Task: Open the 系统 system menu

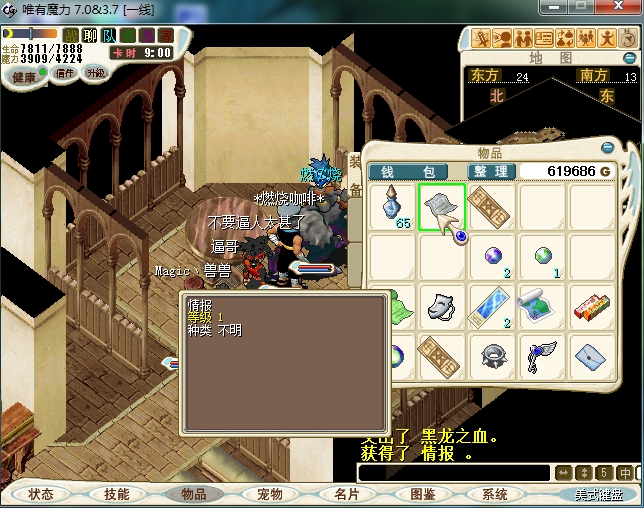Action: [x=495, y=494]
